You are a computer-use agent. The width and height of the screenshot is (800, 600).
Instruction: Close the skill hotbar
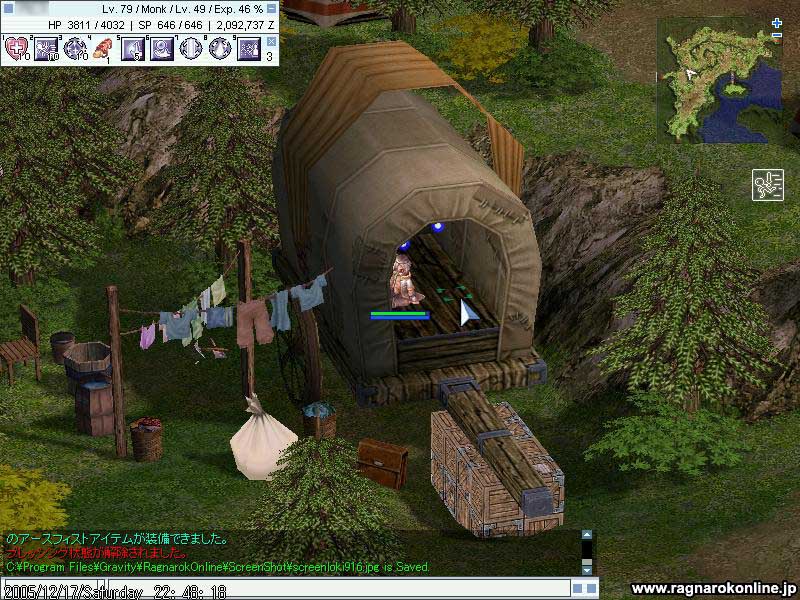(271, 41)
